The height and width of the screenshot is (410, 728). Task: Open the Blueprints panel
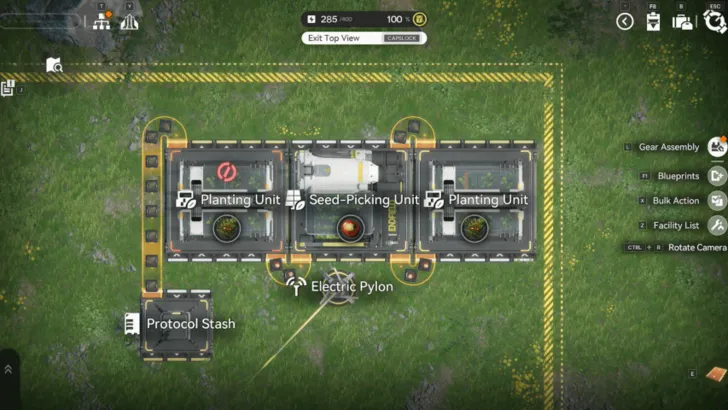point(717,175)
